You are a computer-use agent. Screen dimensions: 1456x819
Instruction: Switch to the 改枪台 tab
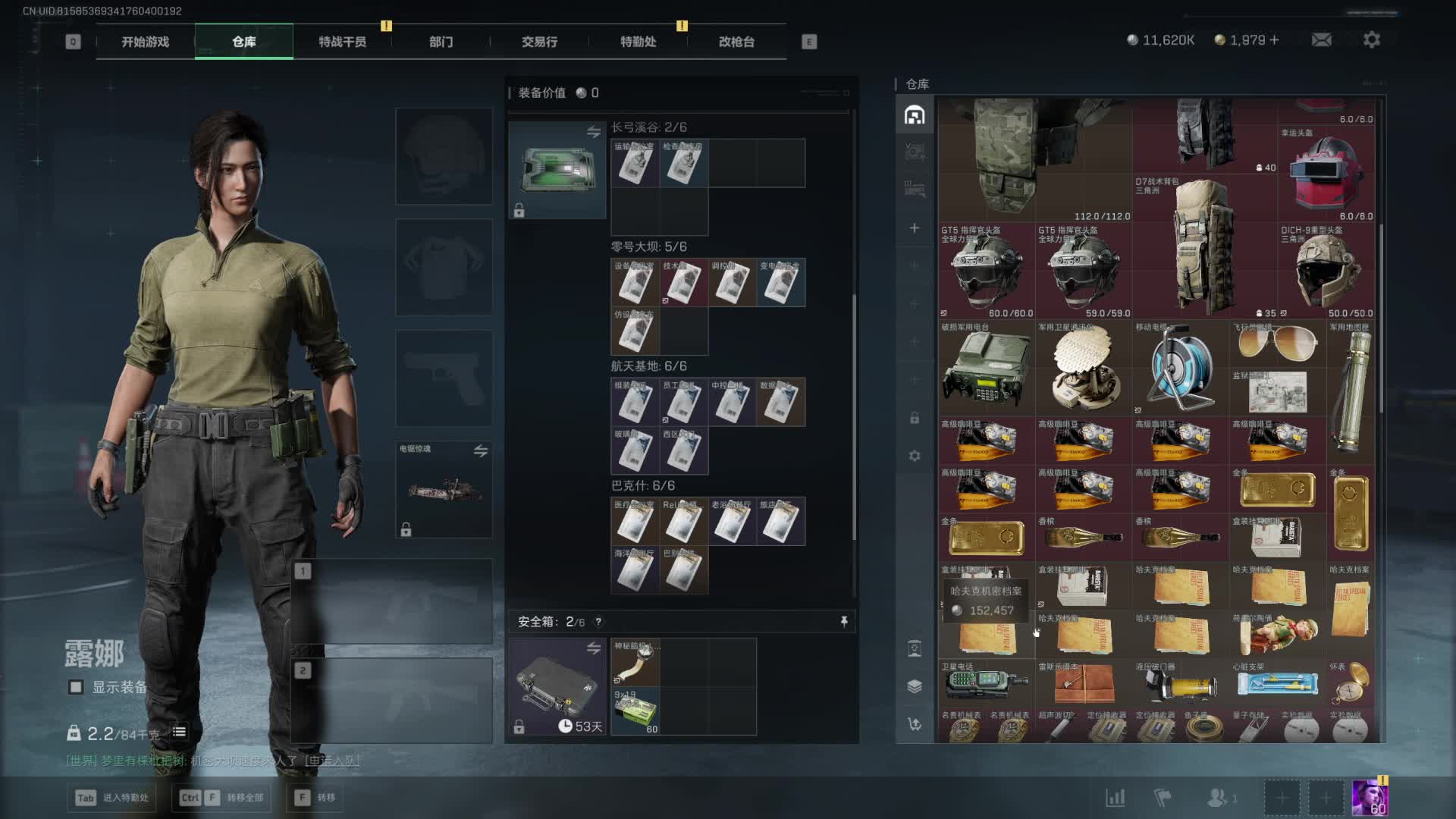coord(736,42)
